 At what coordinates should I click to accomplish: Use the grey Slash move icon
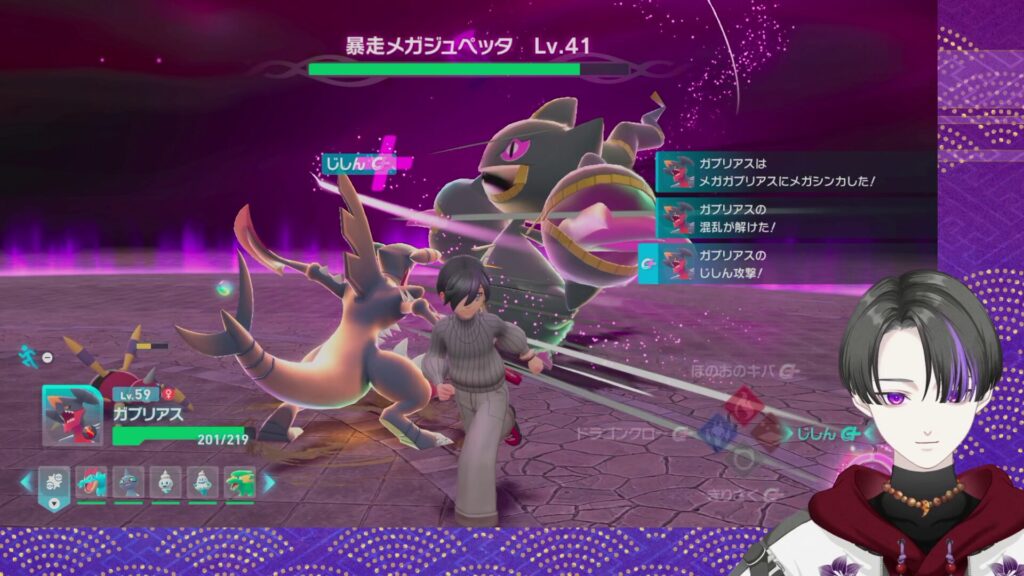(x=742, y=459)
